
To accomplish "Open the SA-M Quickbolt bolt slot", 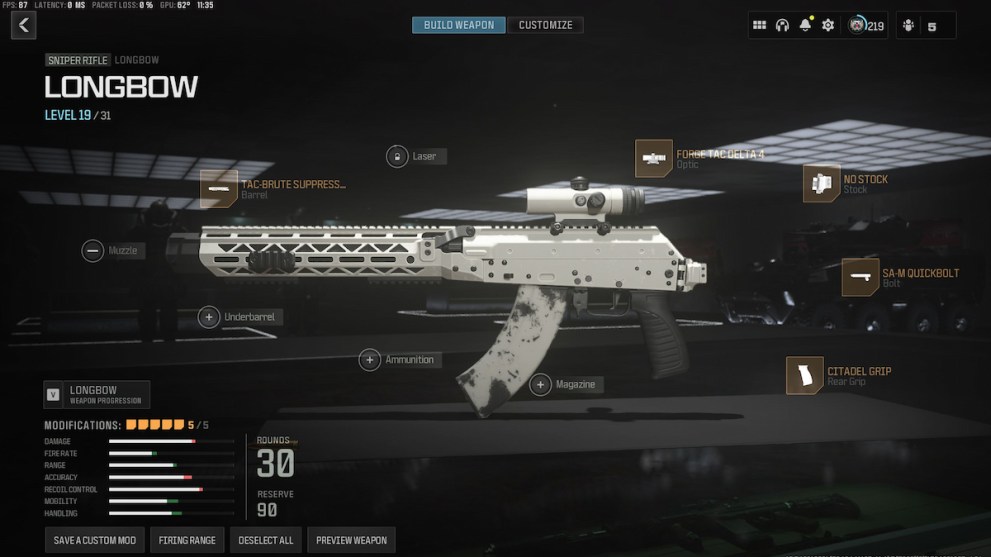I will (x=860, y=277).
